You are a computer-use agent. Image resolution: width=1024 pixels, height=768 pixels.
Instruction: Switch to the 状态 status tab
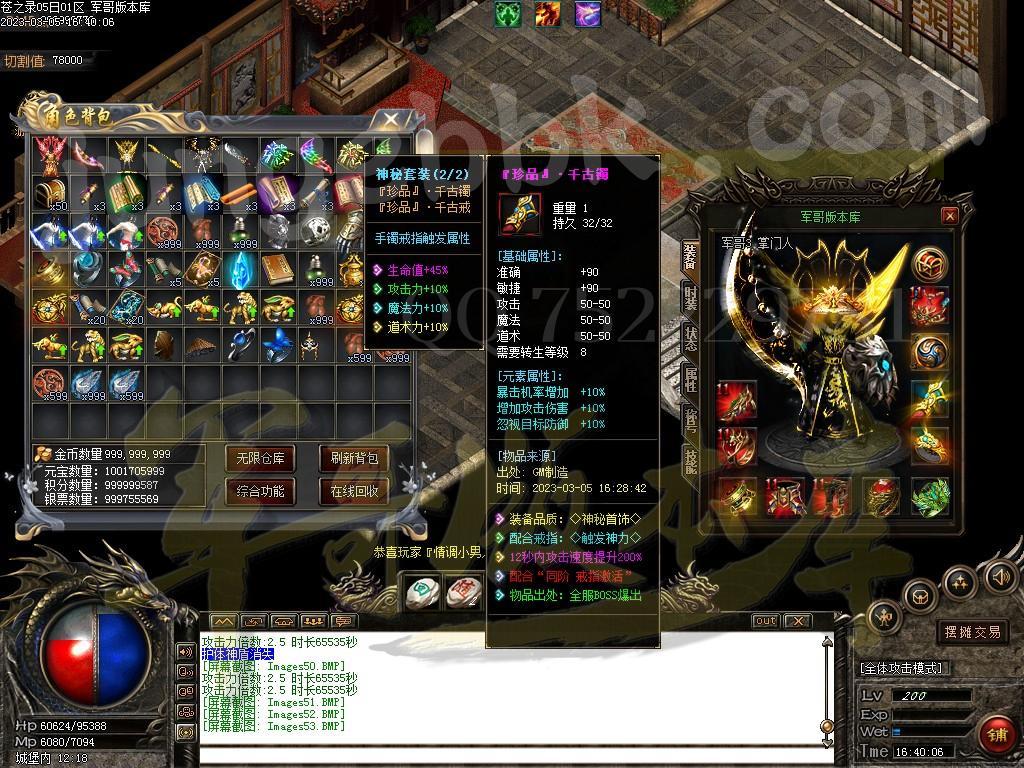[x=690, y=337]
